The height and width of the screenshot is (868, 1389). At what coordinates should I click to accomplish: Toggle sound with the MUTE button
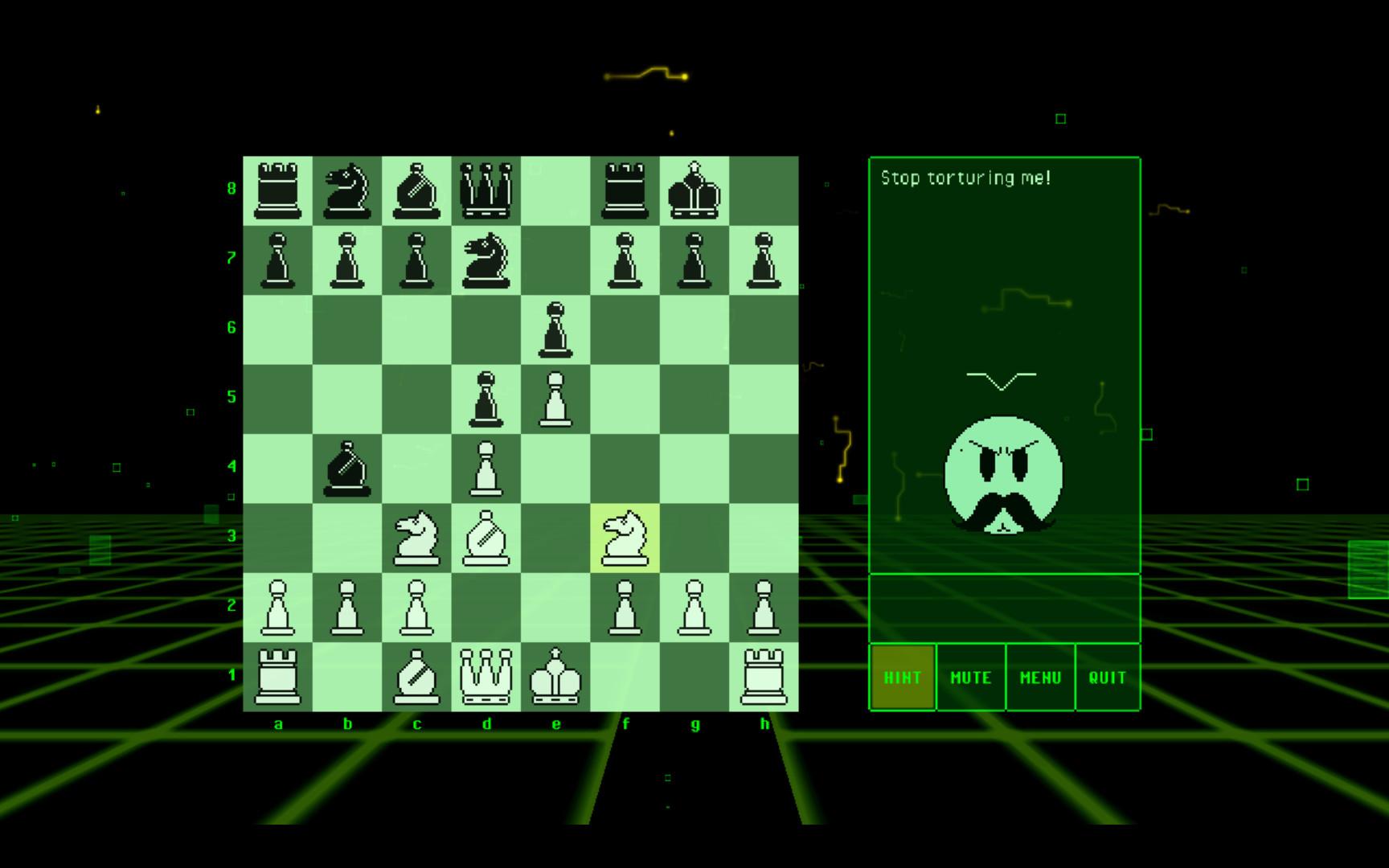[970, 678]
